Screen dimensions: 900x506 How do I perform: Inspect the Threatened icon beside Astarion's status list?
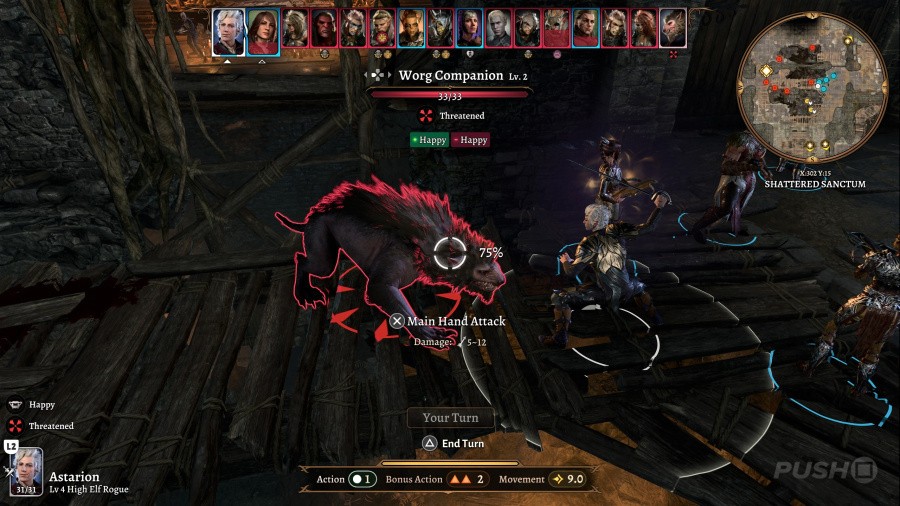click(15, 426)
